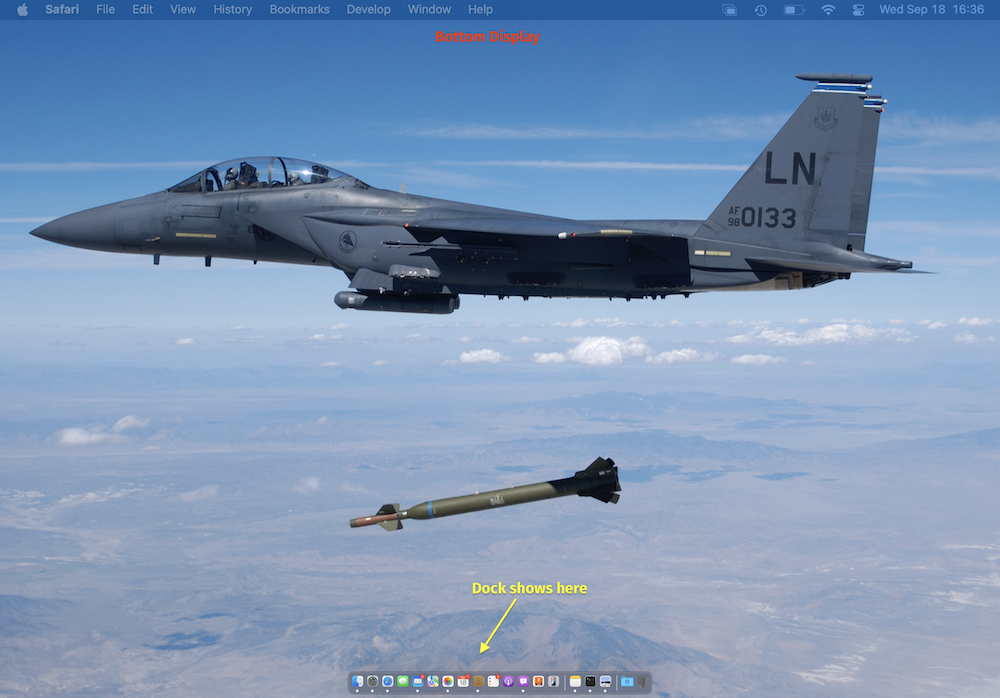Open the History menu in the menu bar
The height and width of the screenshot is (698, 1000).
click(232, 9)
